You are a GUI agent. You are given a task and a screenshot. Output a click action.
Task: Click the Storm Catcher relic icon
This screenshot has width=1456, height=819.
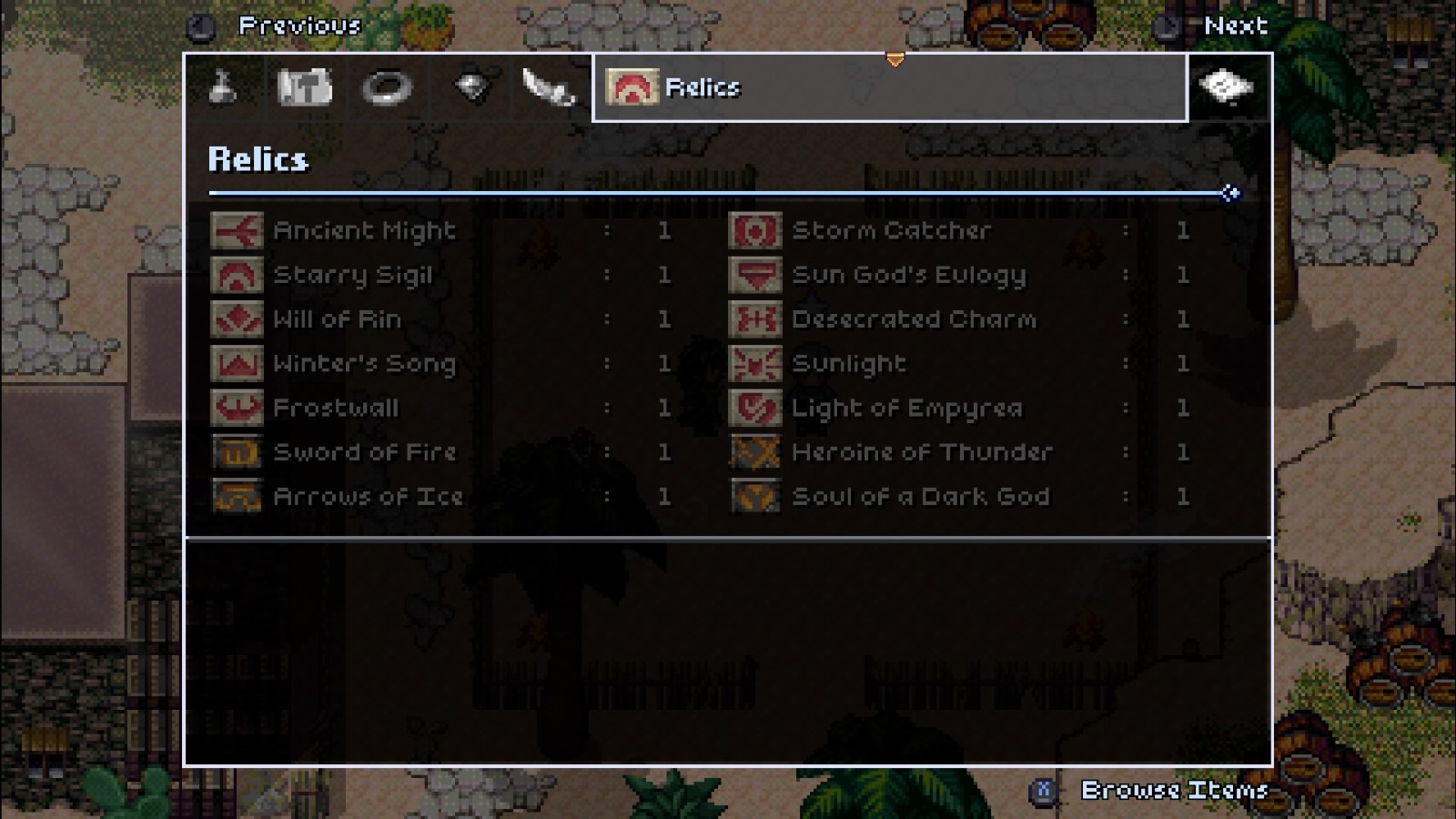tap(754, 230)
